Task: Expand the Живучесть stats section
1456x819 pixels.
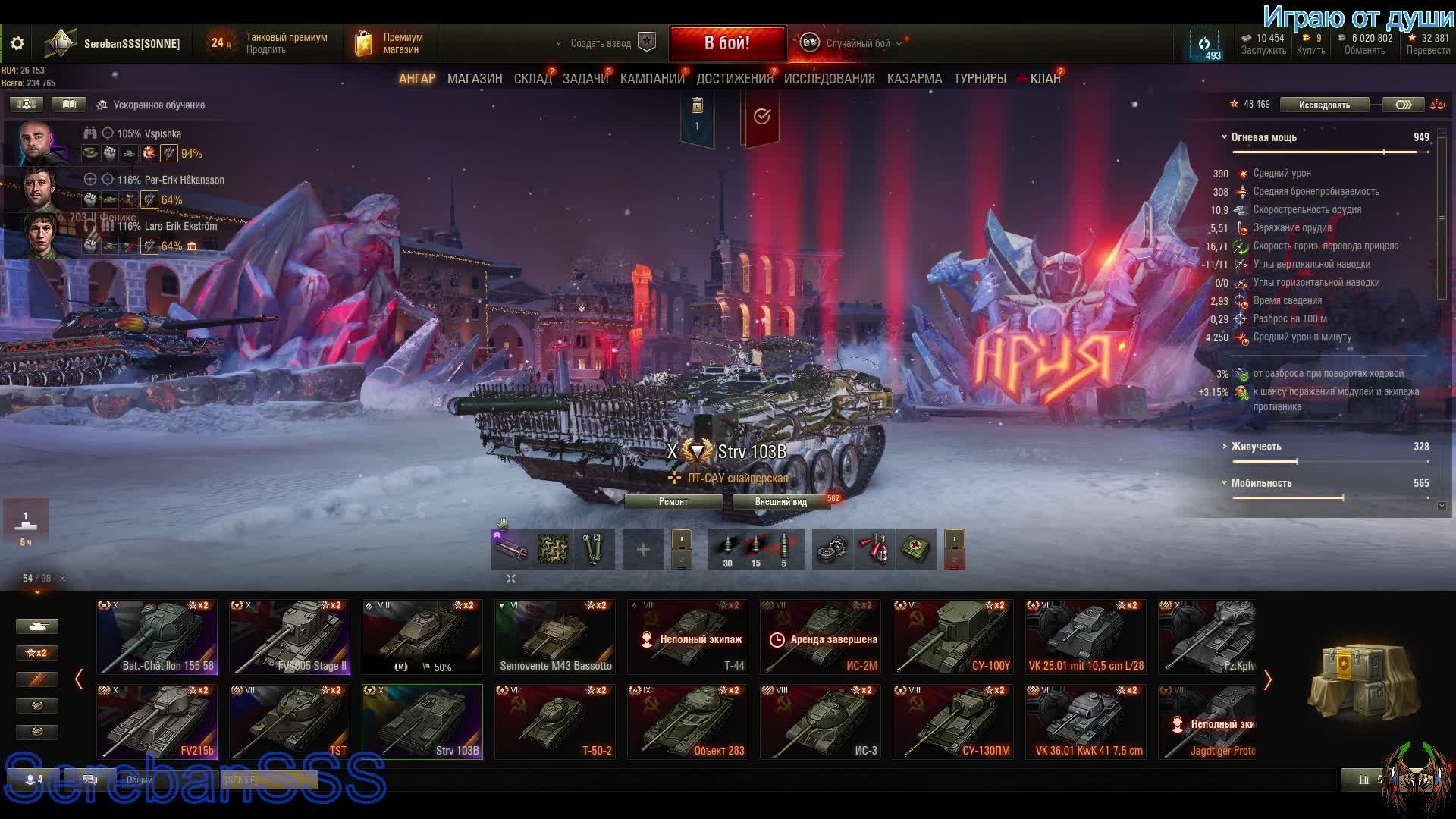Action: [x=1256, y=447]
